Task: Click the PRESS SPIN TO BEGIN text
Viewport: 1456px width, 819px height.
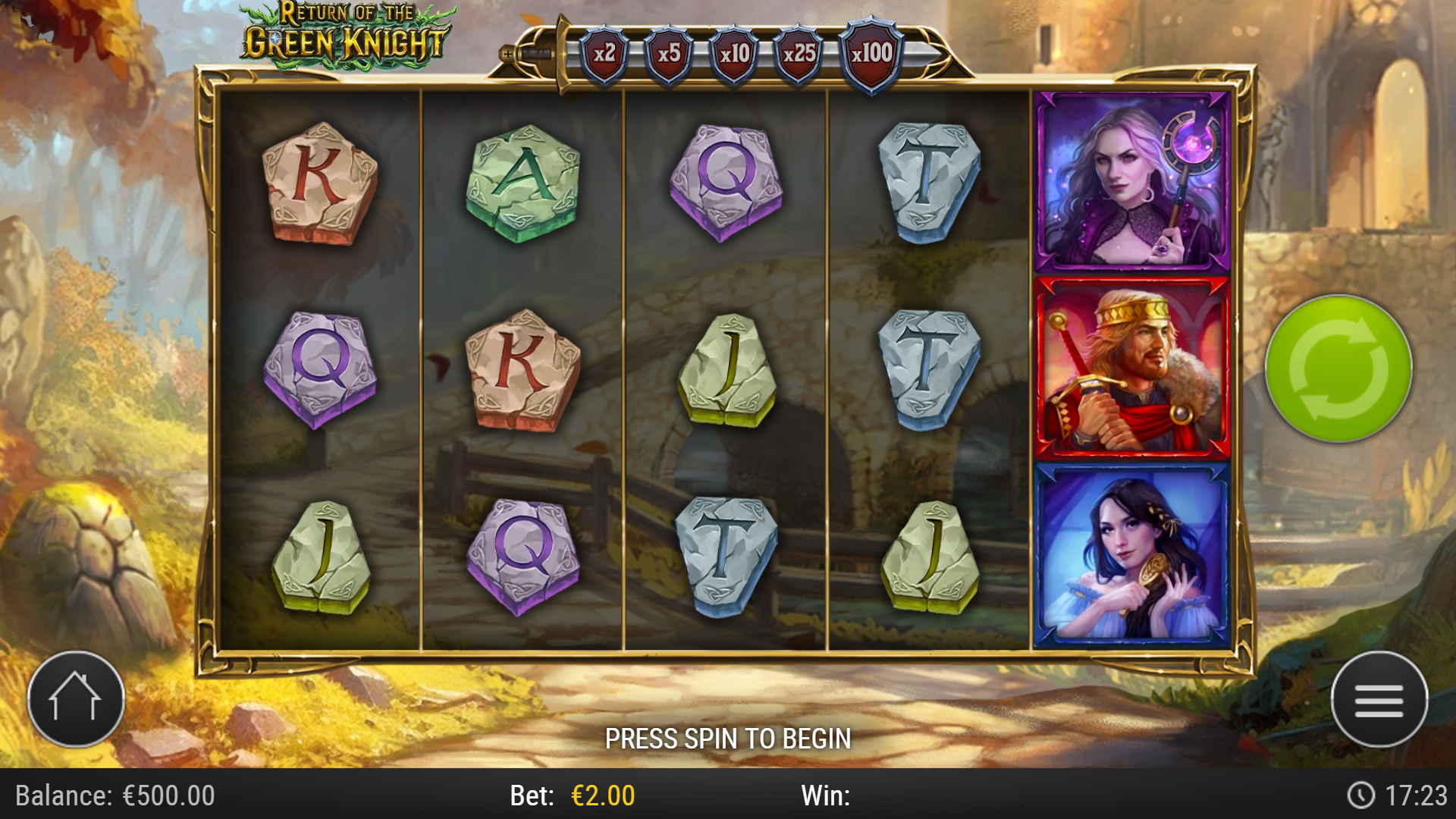Action: (728, 736)
